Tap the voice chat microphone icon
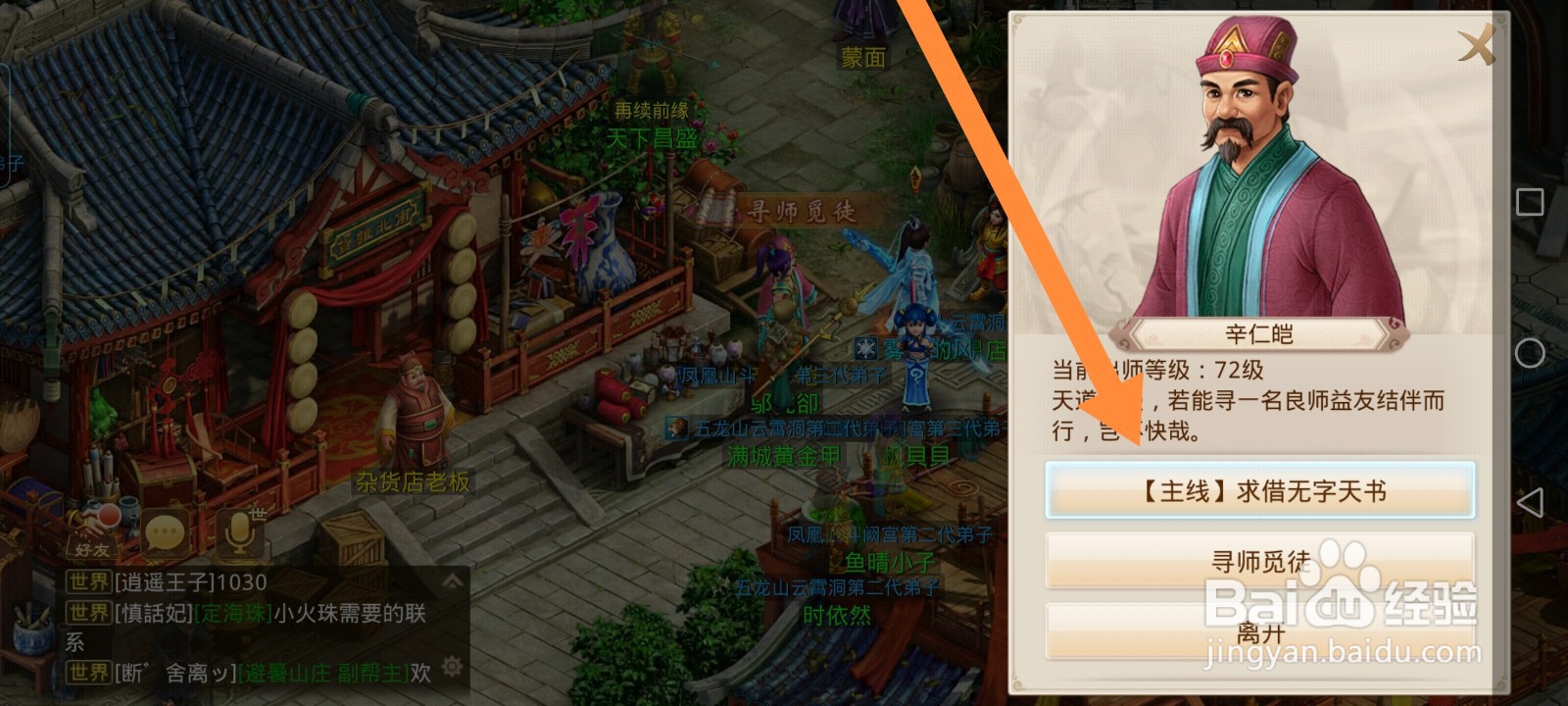The height and width of the screenshot is (706, 1568). [237, 532]
